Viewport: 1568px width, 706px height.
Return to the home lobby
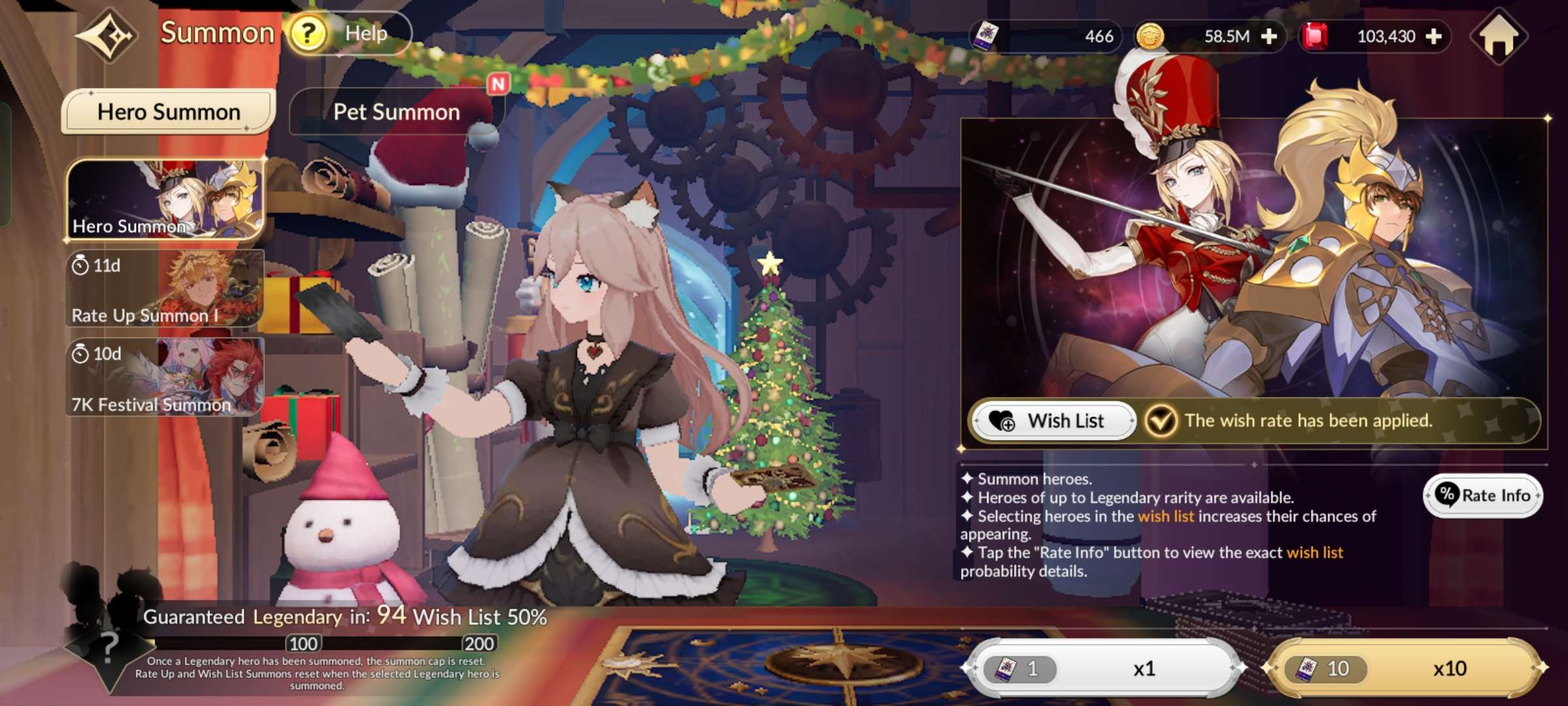(1499, 37)
